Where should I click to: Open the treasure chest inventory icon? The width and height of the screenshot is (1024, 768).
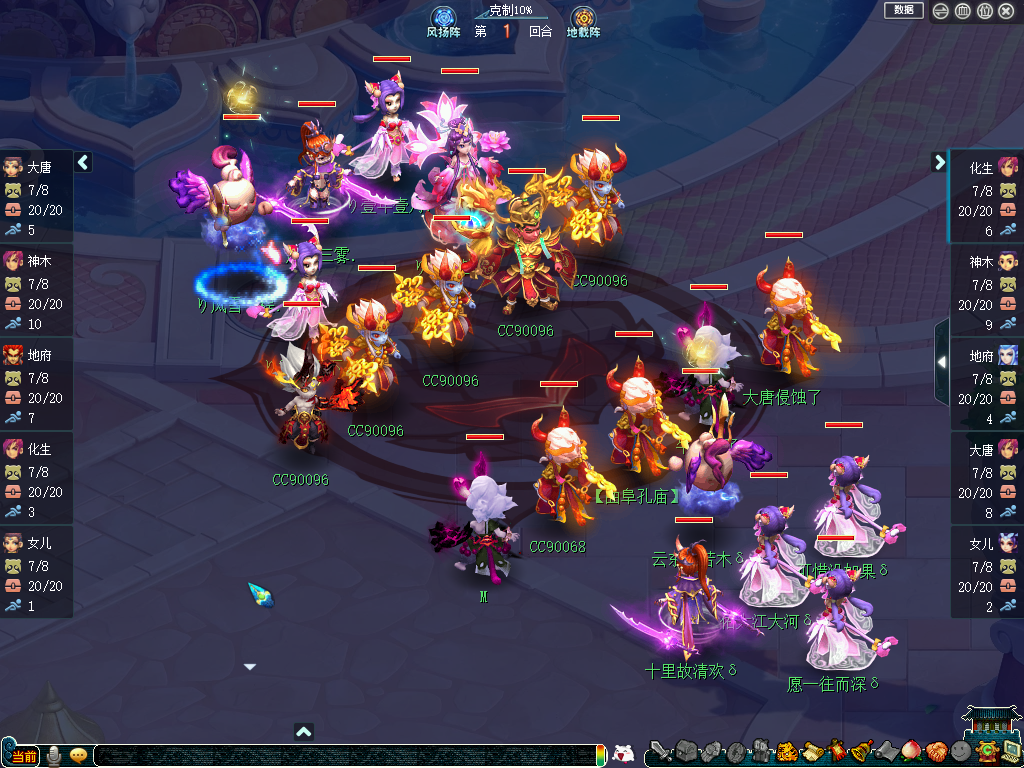(x=684, y=751)
